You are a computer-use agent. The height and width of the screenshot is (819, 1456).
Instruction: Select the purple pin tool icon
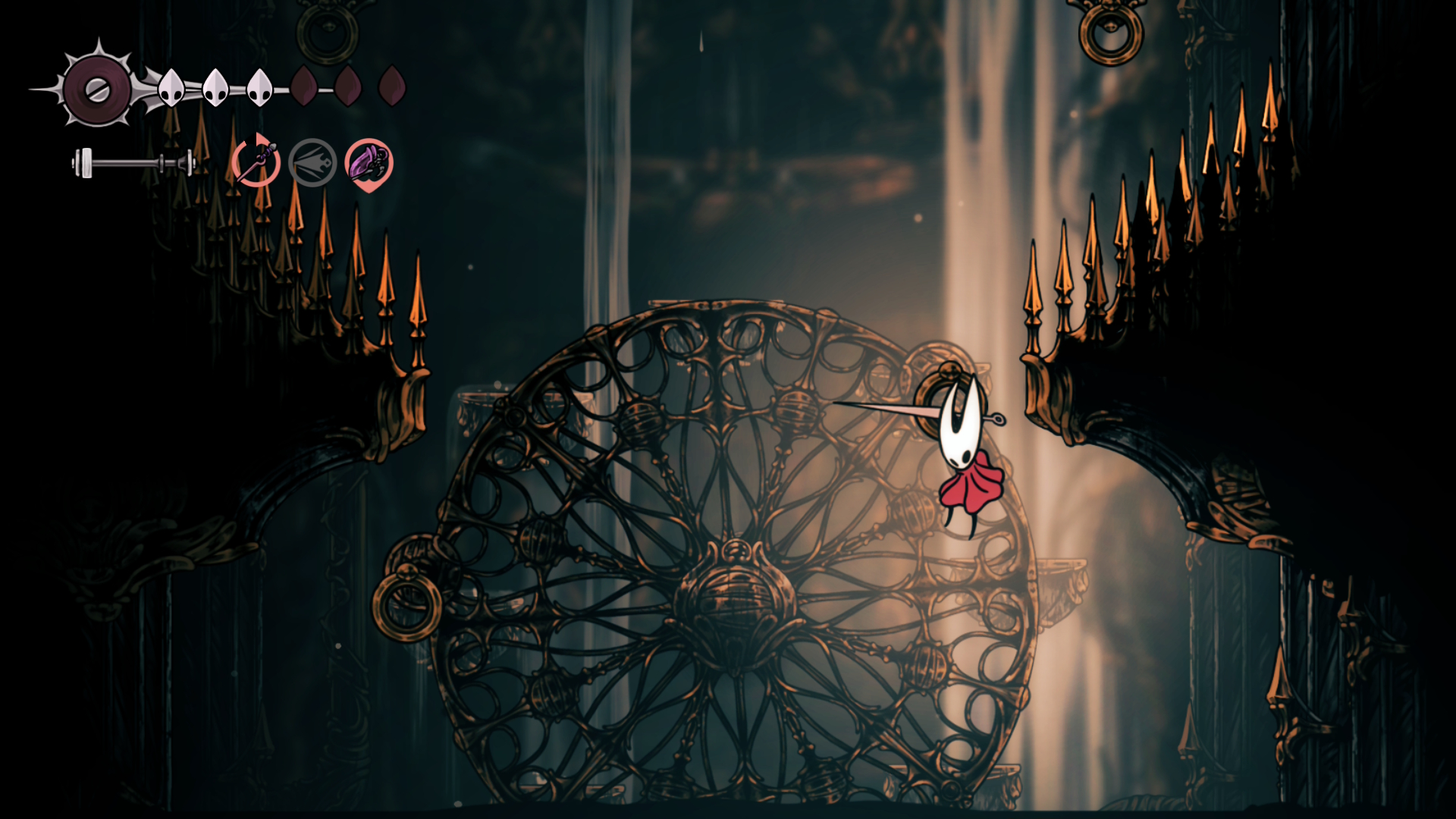(256, 162)
